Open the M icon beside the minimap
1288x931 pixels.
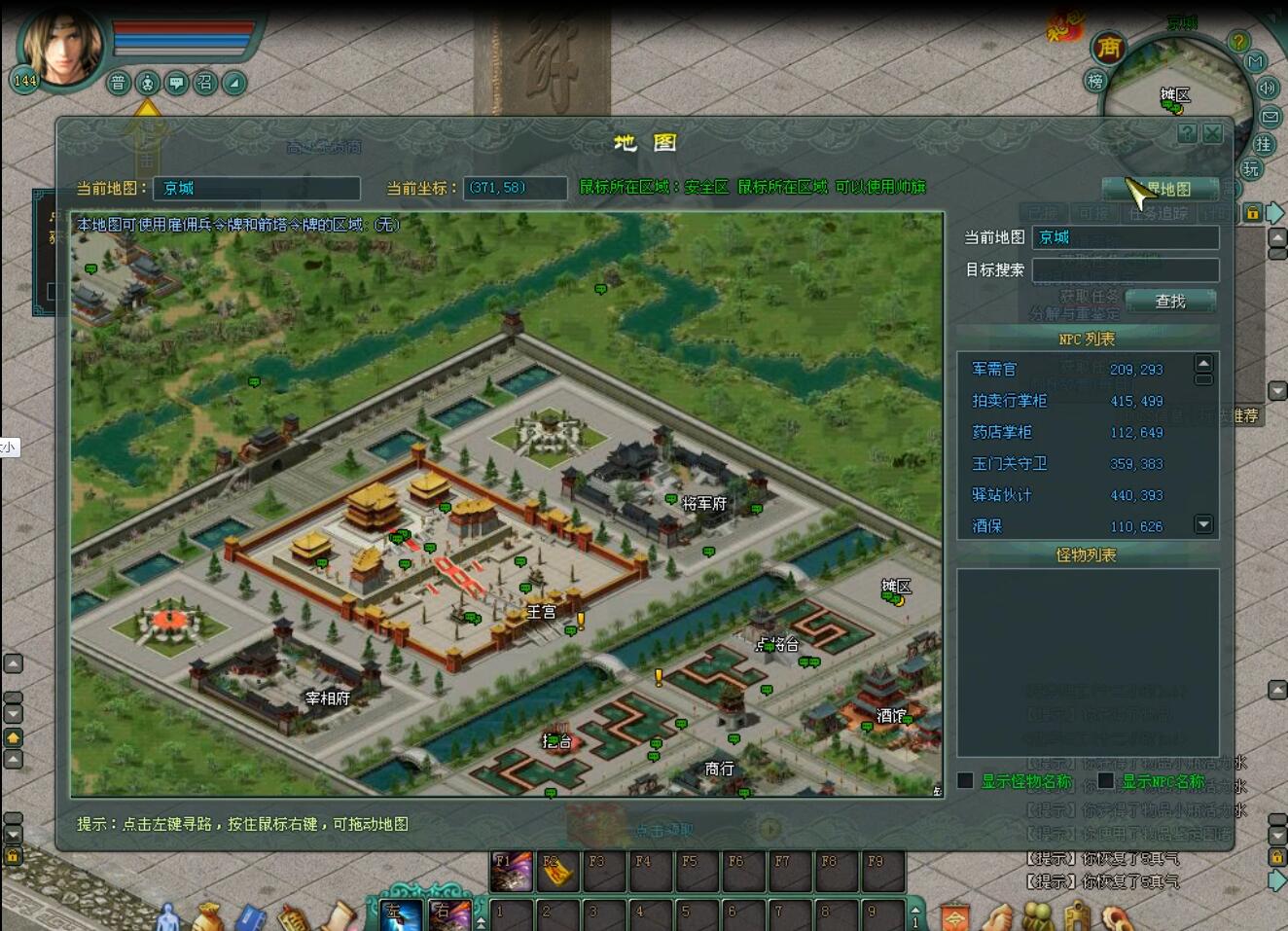tap(1255, 59)
